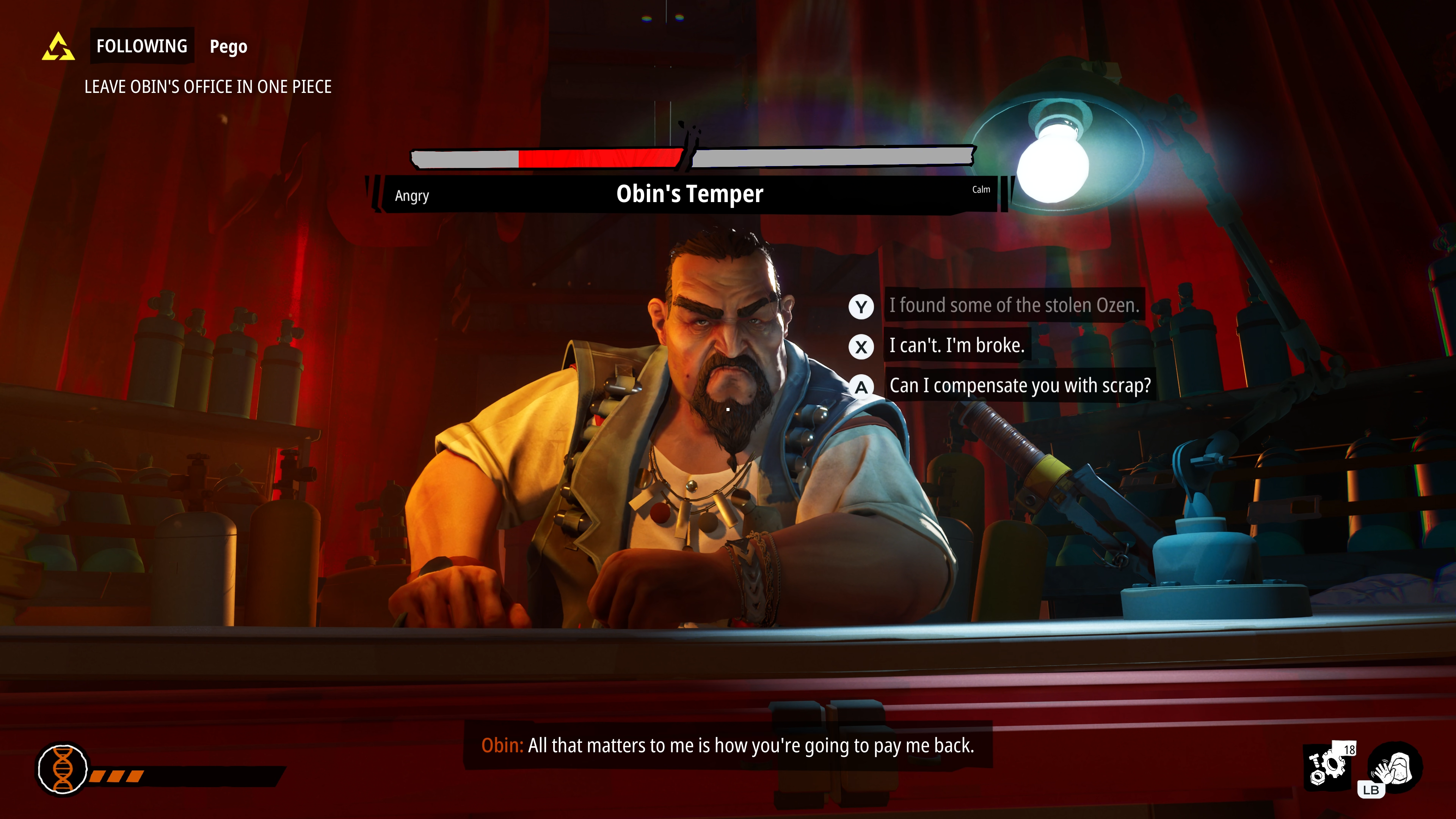1456x819 pixels.
Task: Click the yellow triangle quest icon
Action: [58, 47]
